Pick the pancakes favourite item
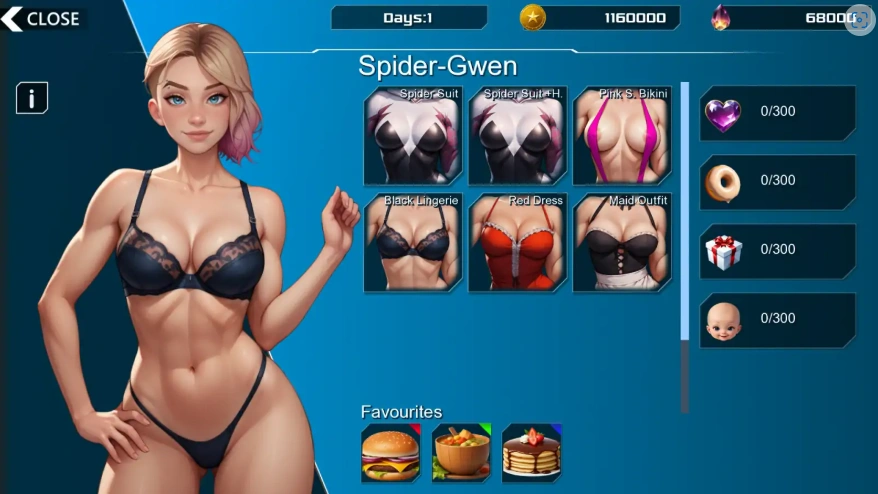Image resolution: width=878 pixels, height=494 pixels. [532, 453]
